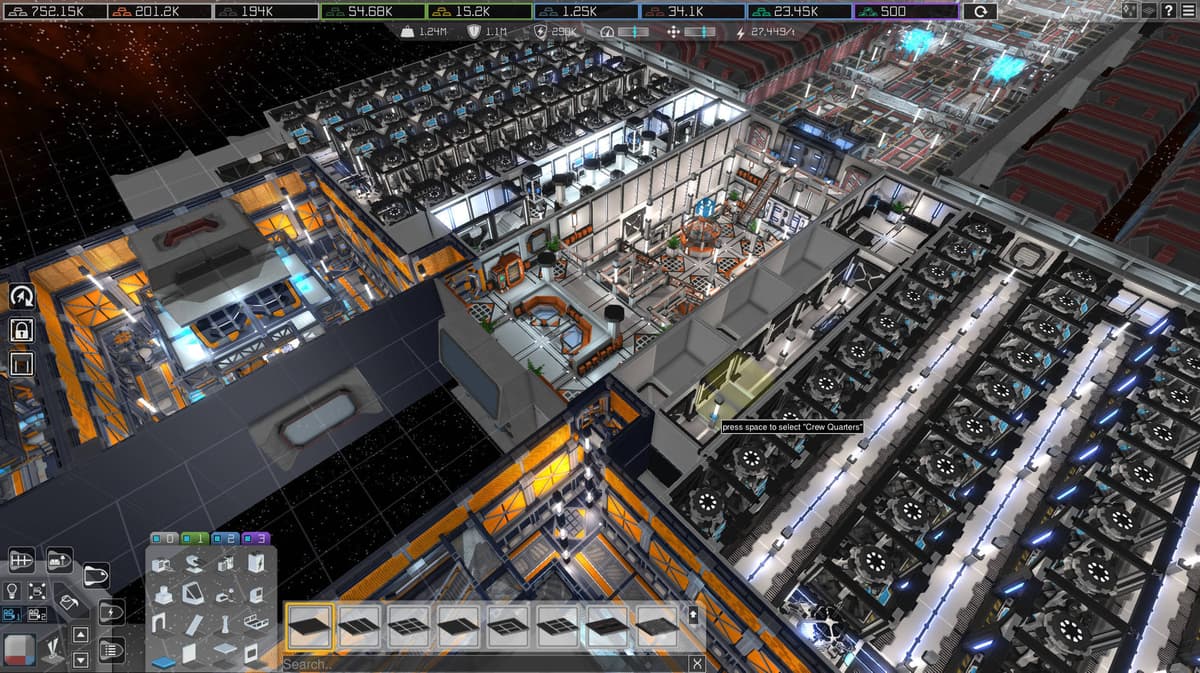The image size is (1200, 673).
Task: Open the paint bucket tool
Action: point(69,603)
